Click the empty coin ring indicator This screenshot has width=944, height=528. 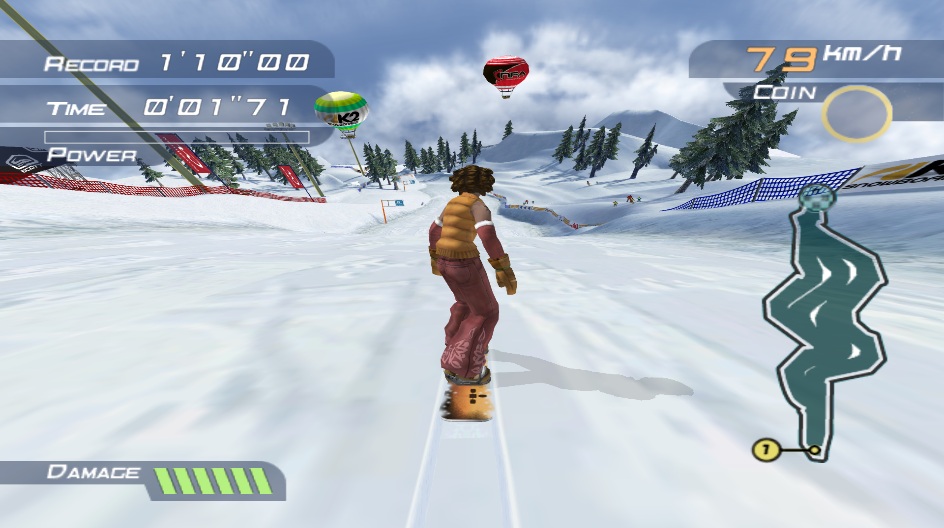point(856,114)
